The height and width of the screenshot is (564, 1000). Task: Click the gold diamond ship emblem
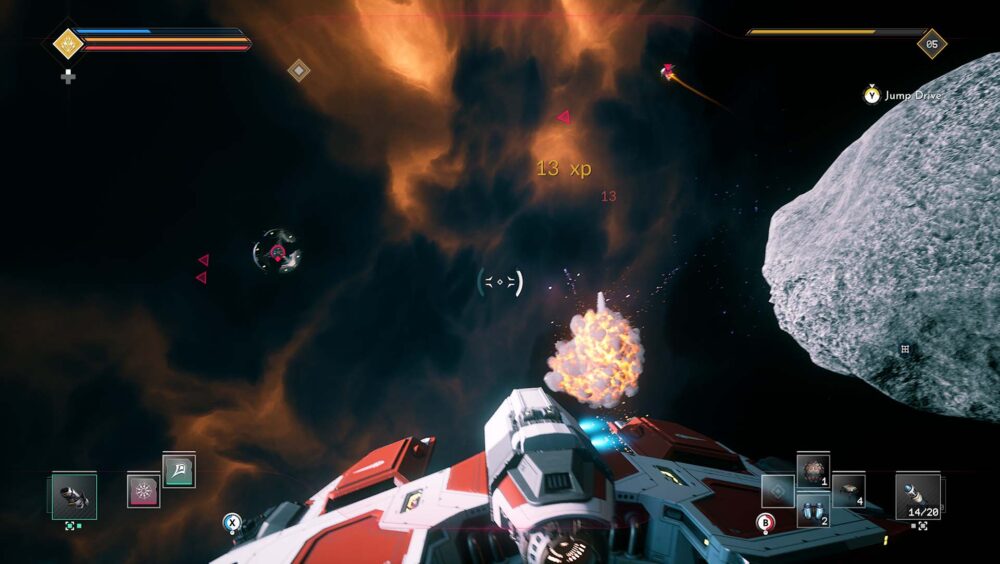pyautogui.click(x=67, y=43)
